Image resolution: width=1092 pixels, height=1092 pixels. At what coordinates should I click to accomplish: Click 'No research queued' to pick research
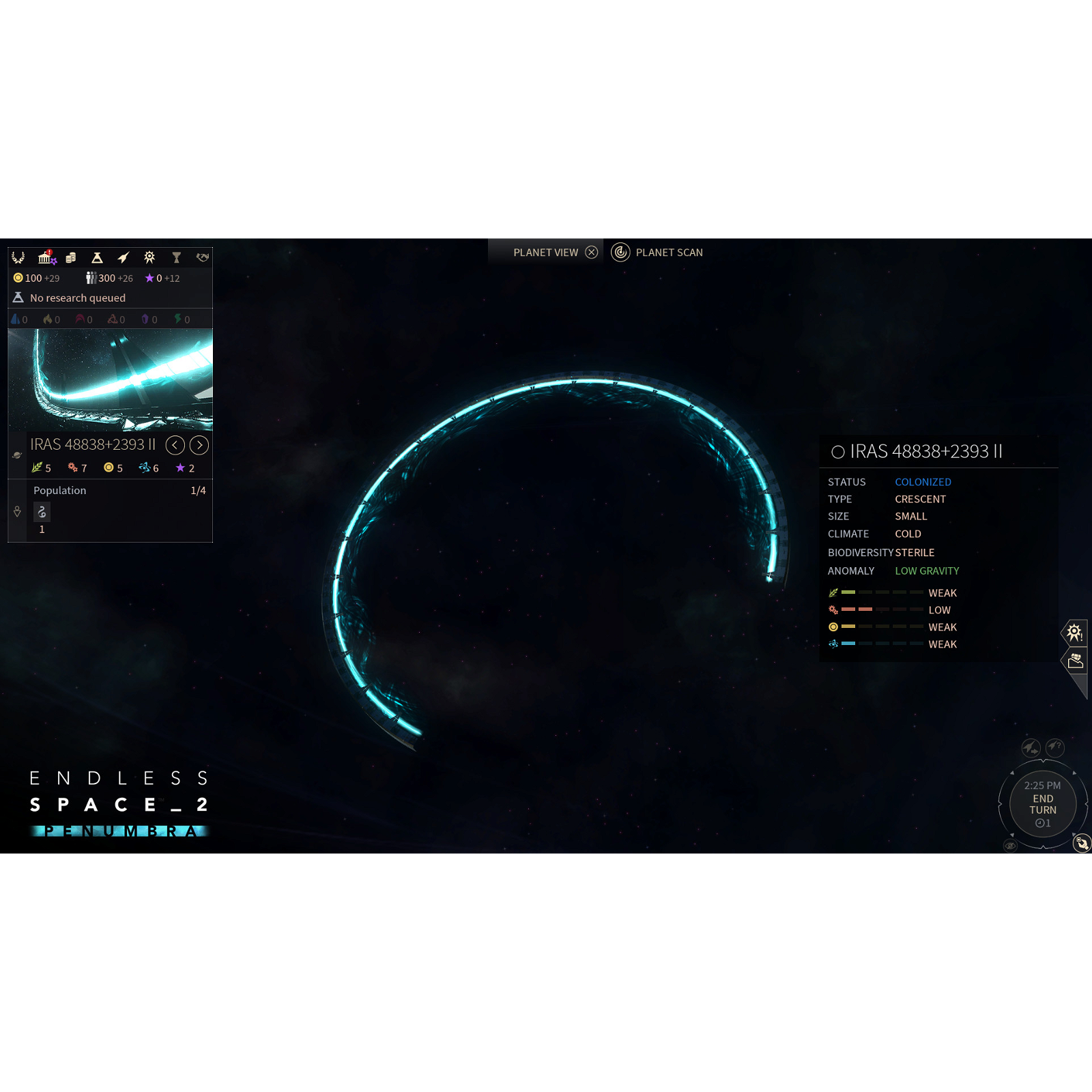[x=78, y=298]
